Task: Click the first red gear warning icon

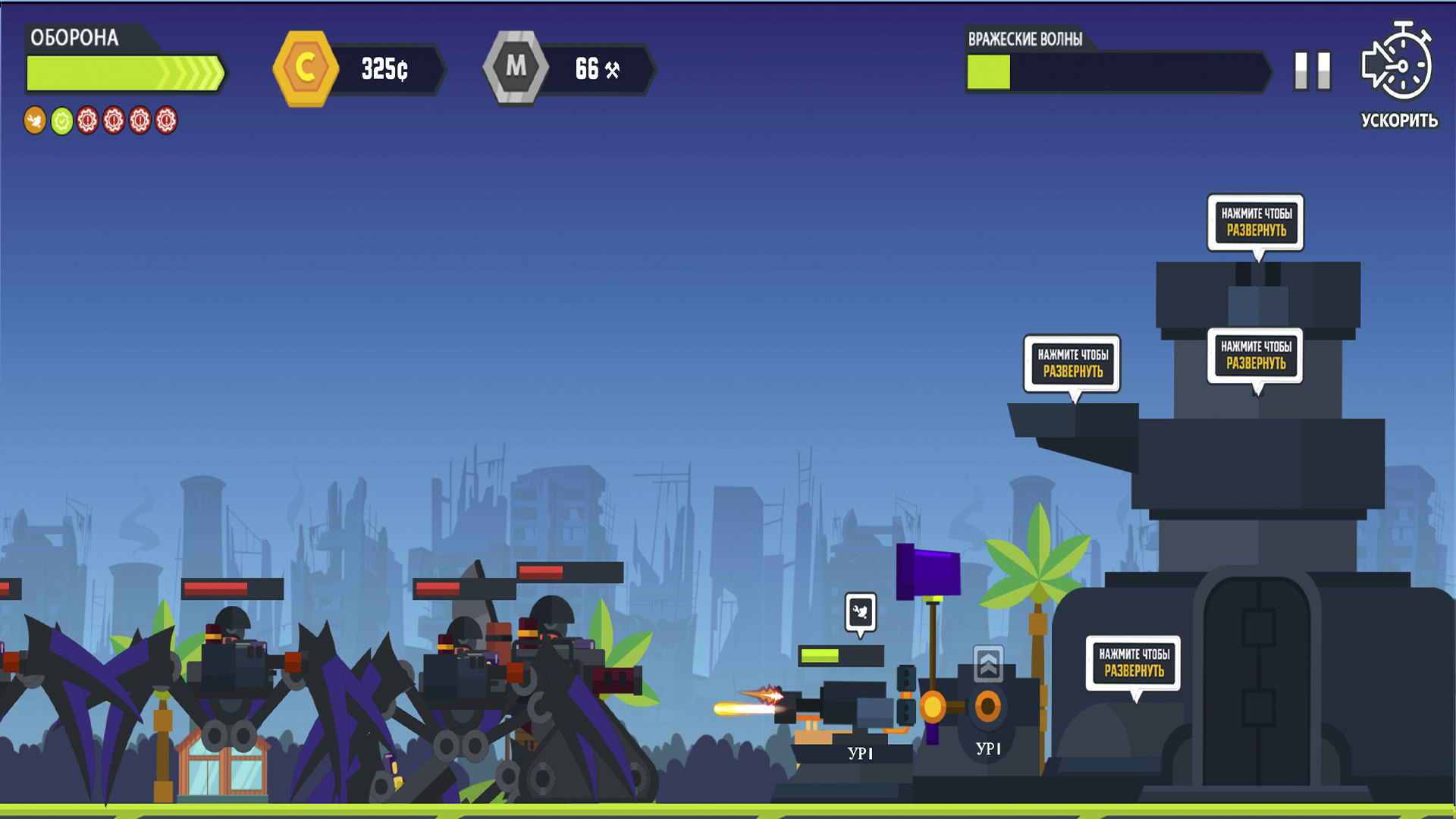Action: (86, 121)
